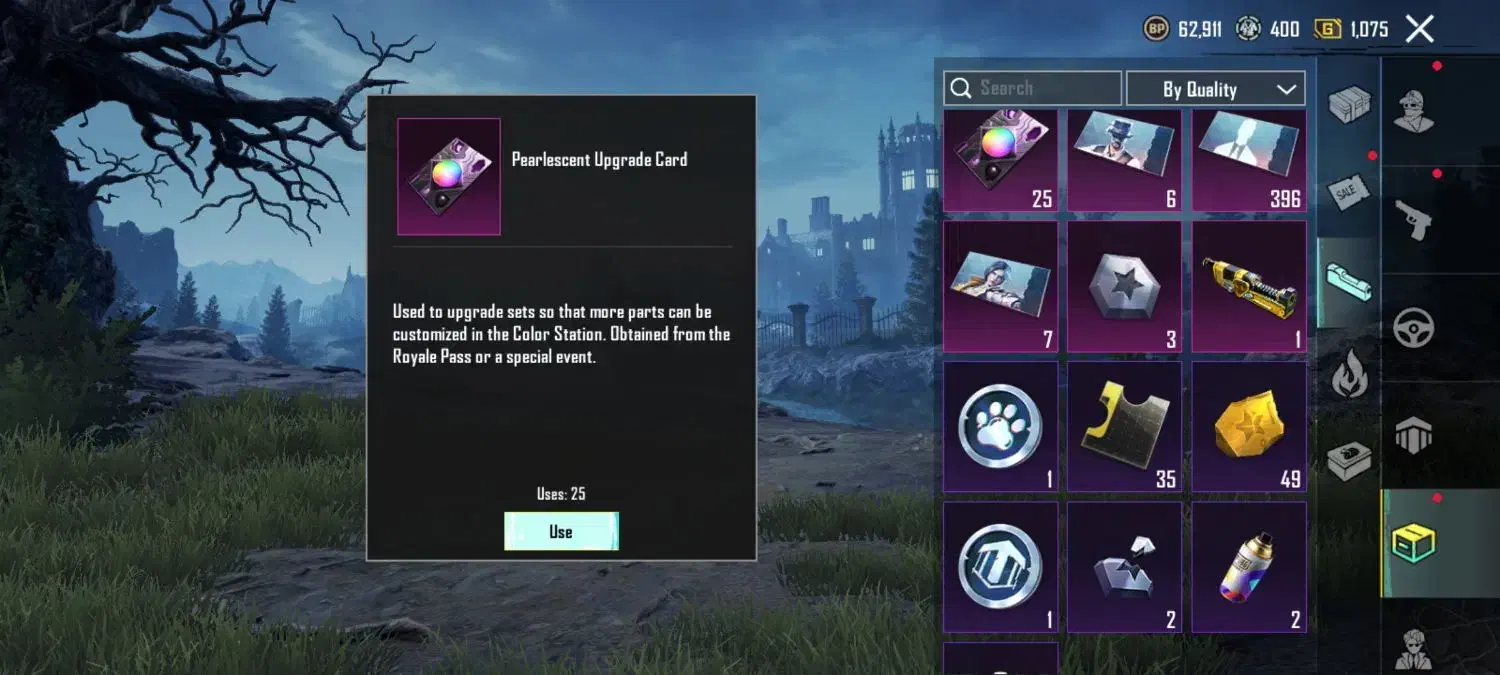Open the By Quality sort dropdown
The height and width of the screenshot is (675, 1500).
pos(1215,89)
